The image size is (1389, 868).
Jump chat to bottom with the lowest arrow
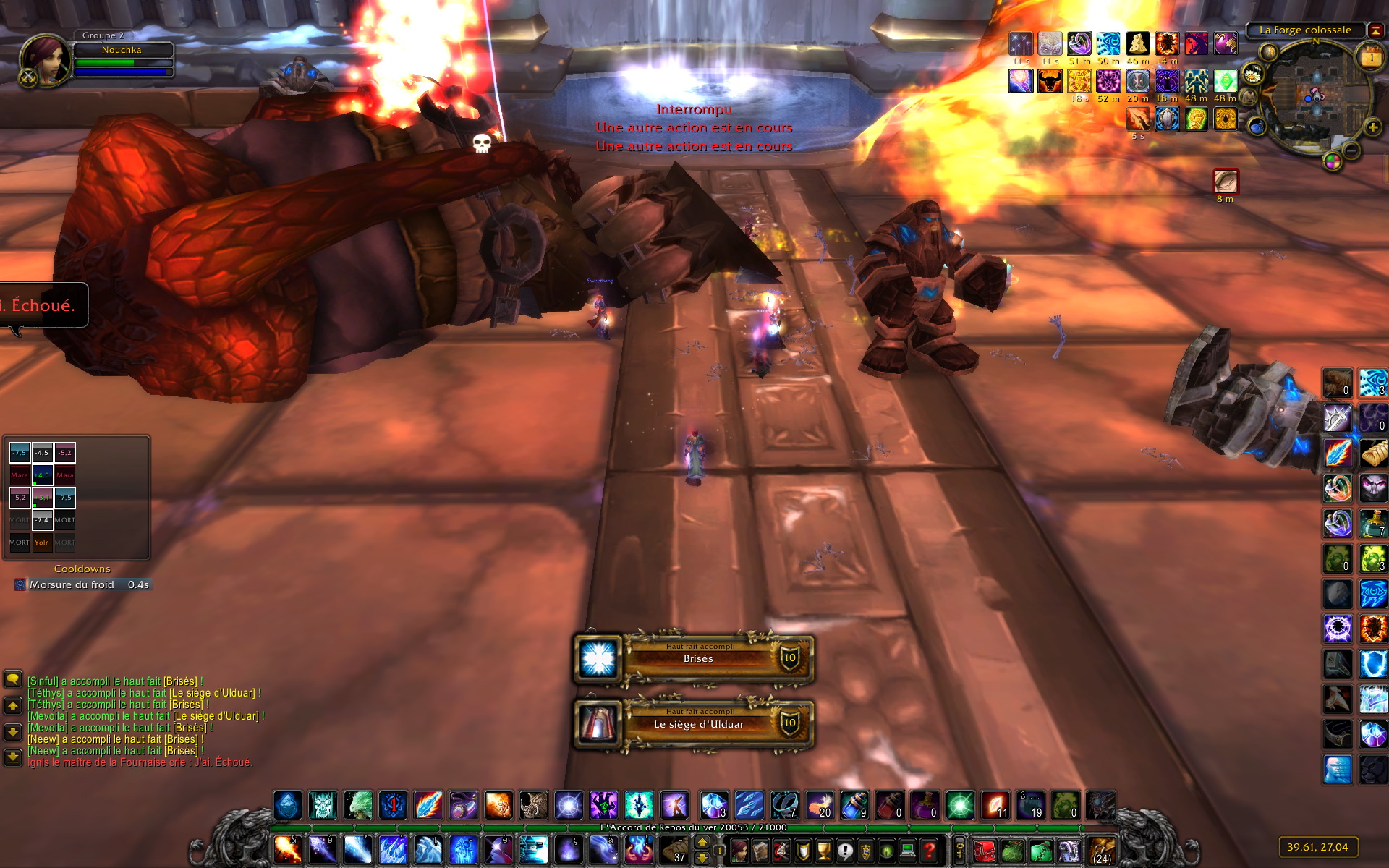click(13, 757)
